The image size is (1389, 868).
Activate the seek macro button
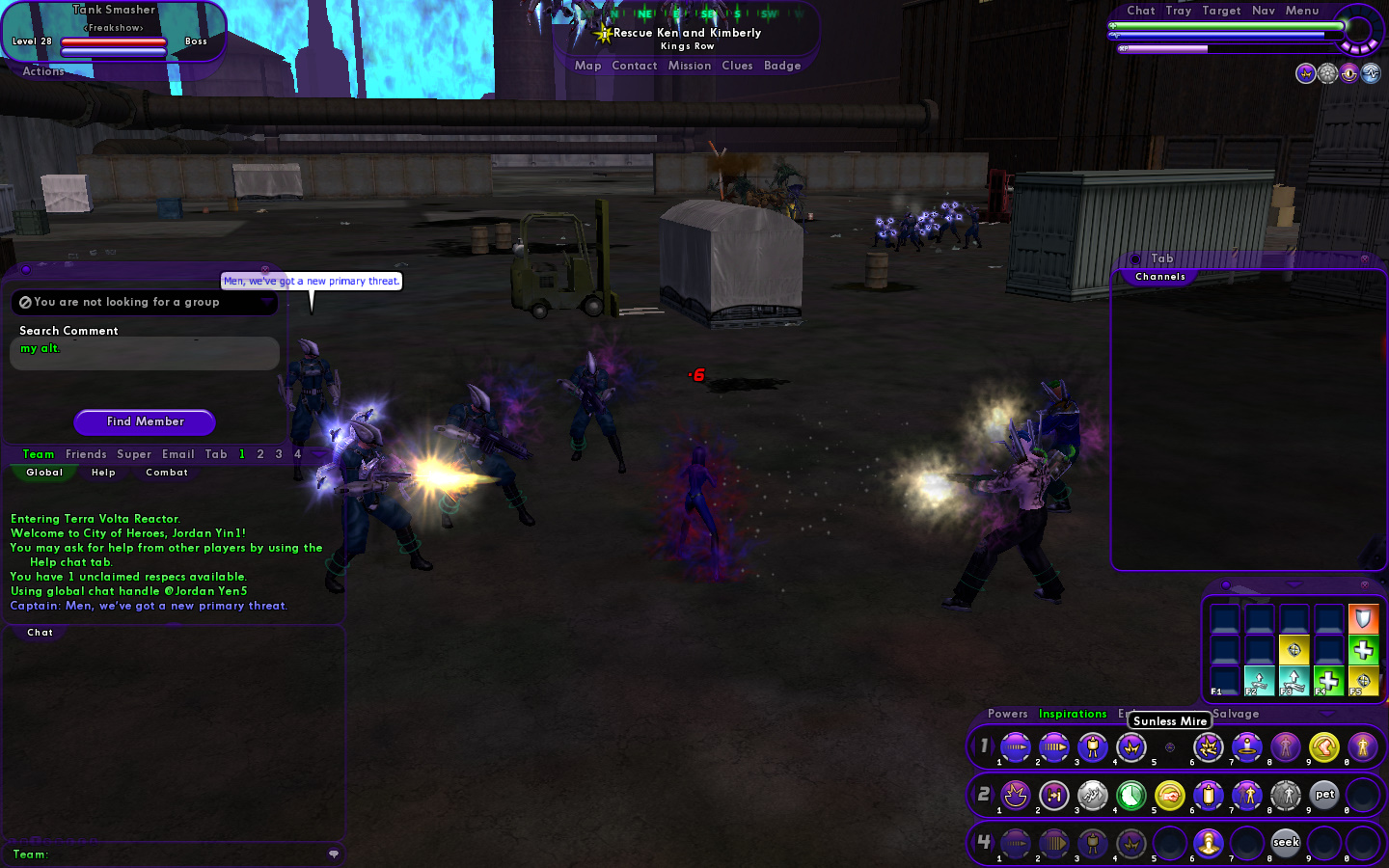point(1286,842)
